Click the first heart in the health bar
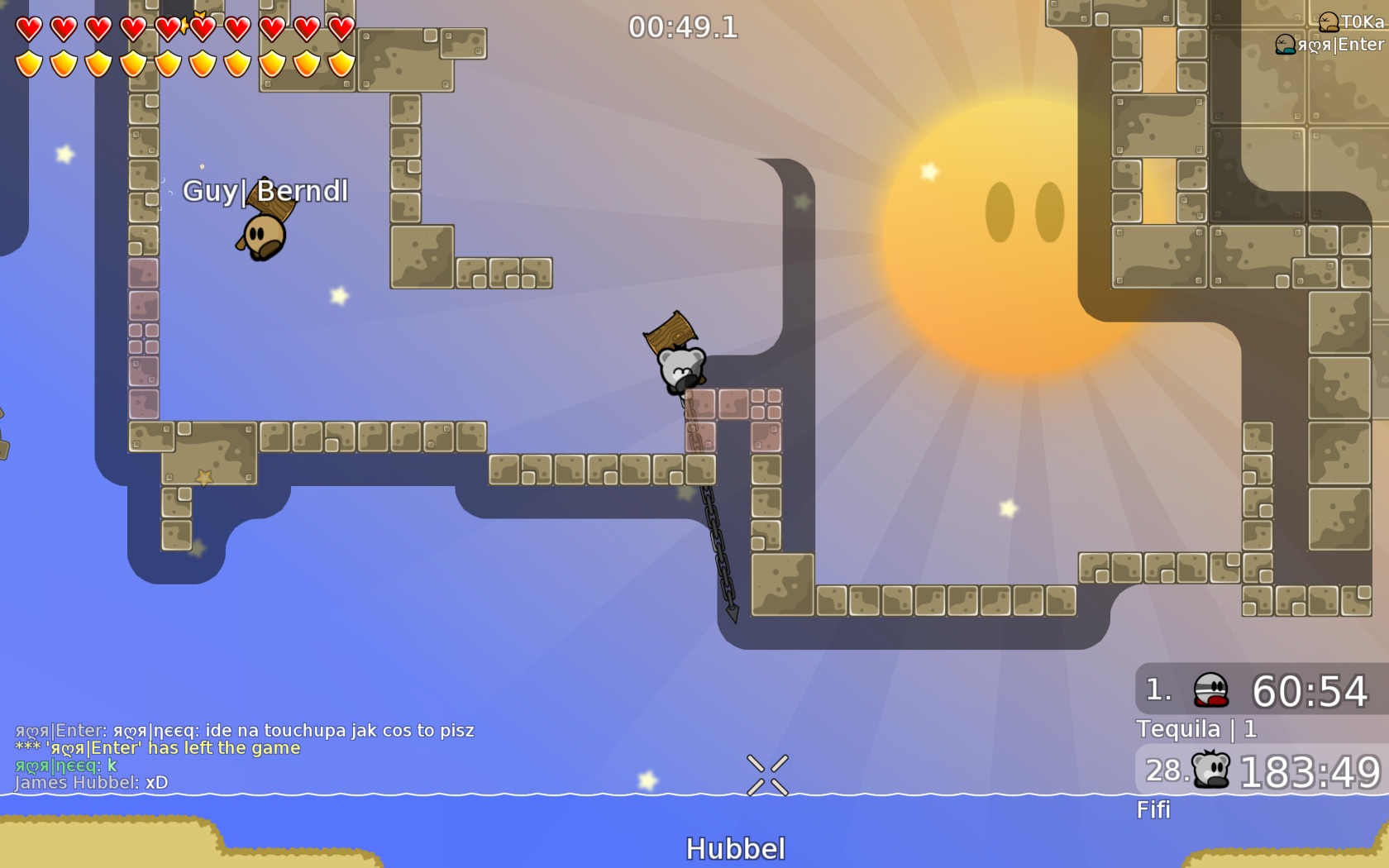Screen dimensions: 1389x868 28,26
